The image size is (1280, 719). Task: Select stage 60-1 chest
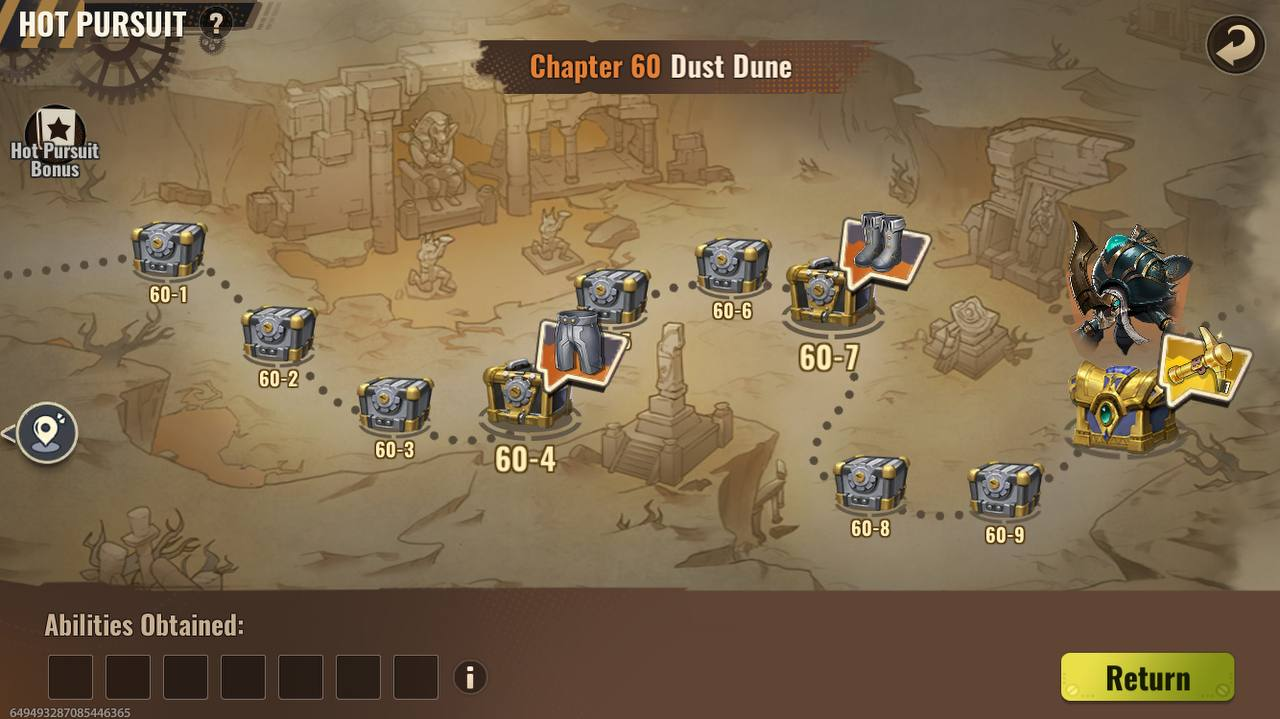point(168,250)
